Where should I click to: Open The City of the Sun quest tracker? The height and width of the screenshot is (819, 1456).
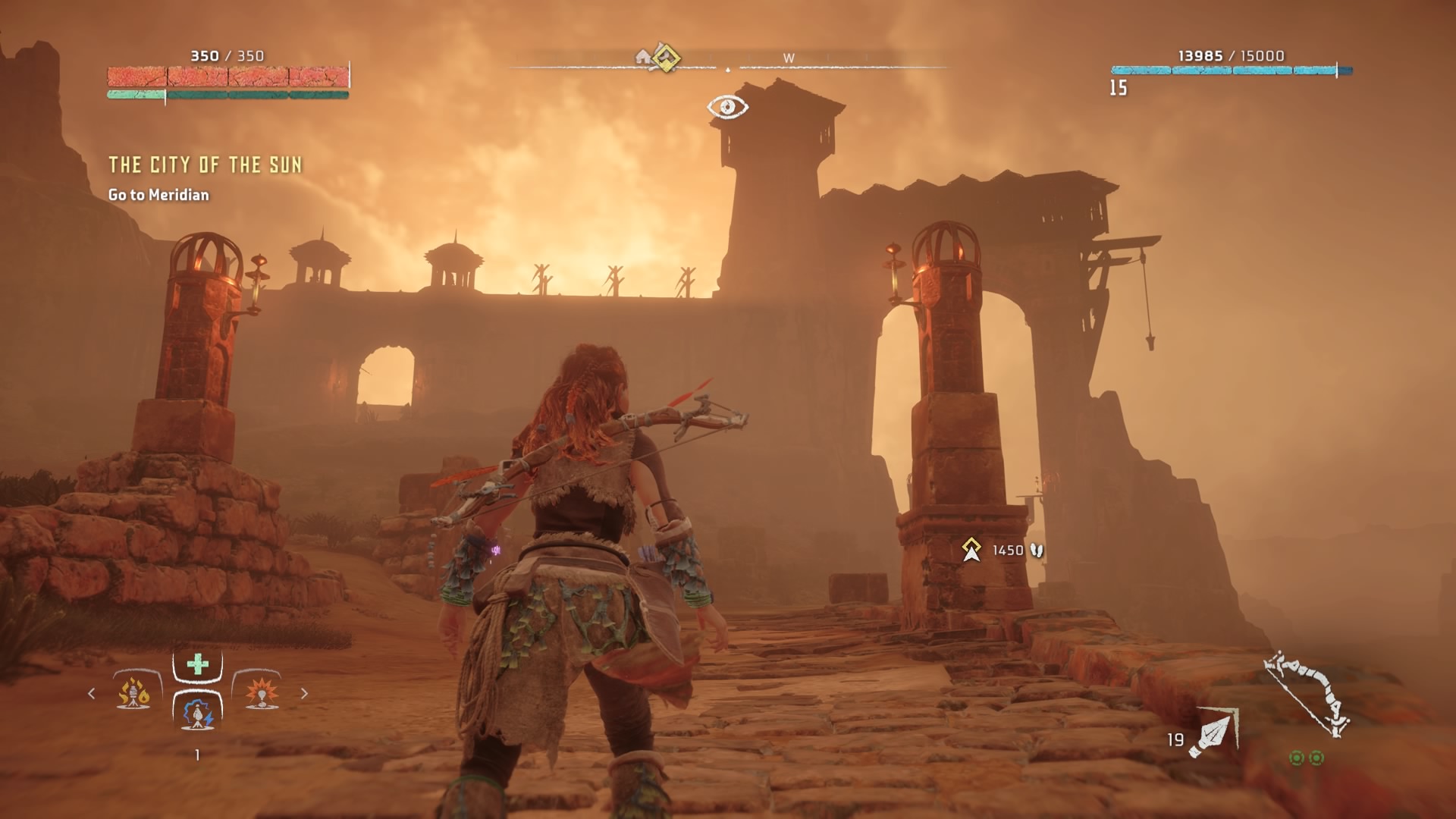[x=205, y=165]
